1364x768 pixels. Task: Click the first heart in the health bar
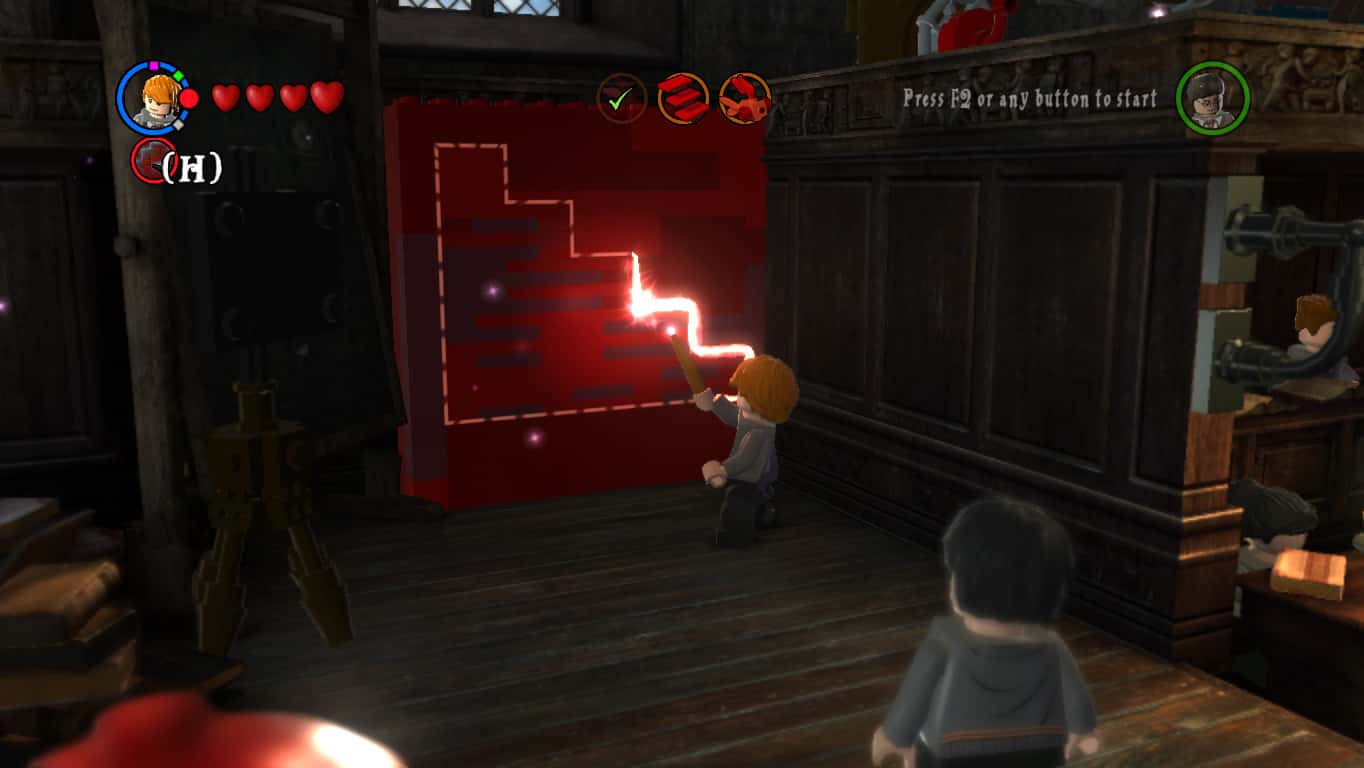click(x=227, y=98)
